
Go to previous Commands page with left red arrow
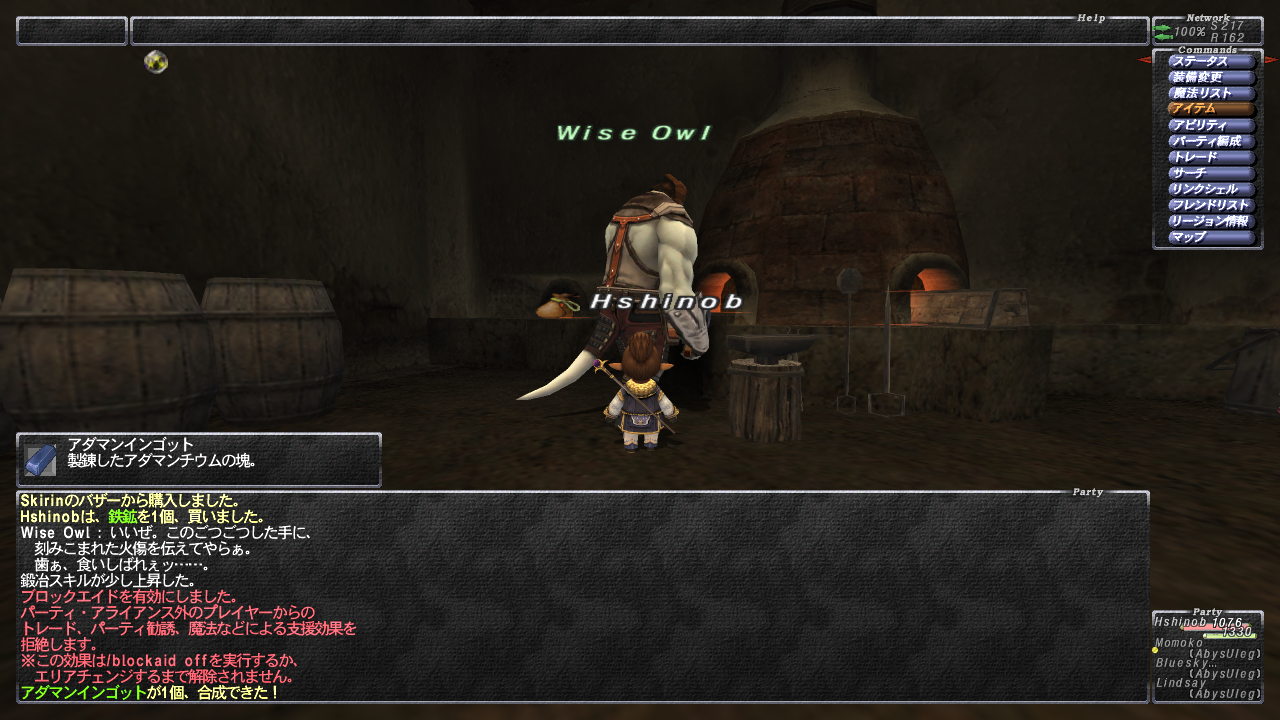coord(1144,60)
